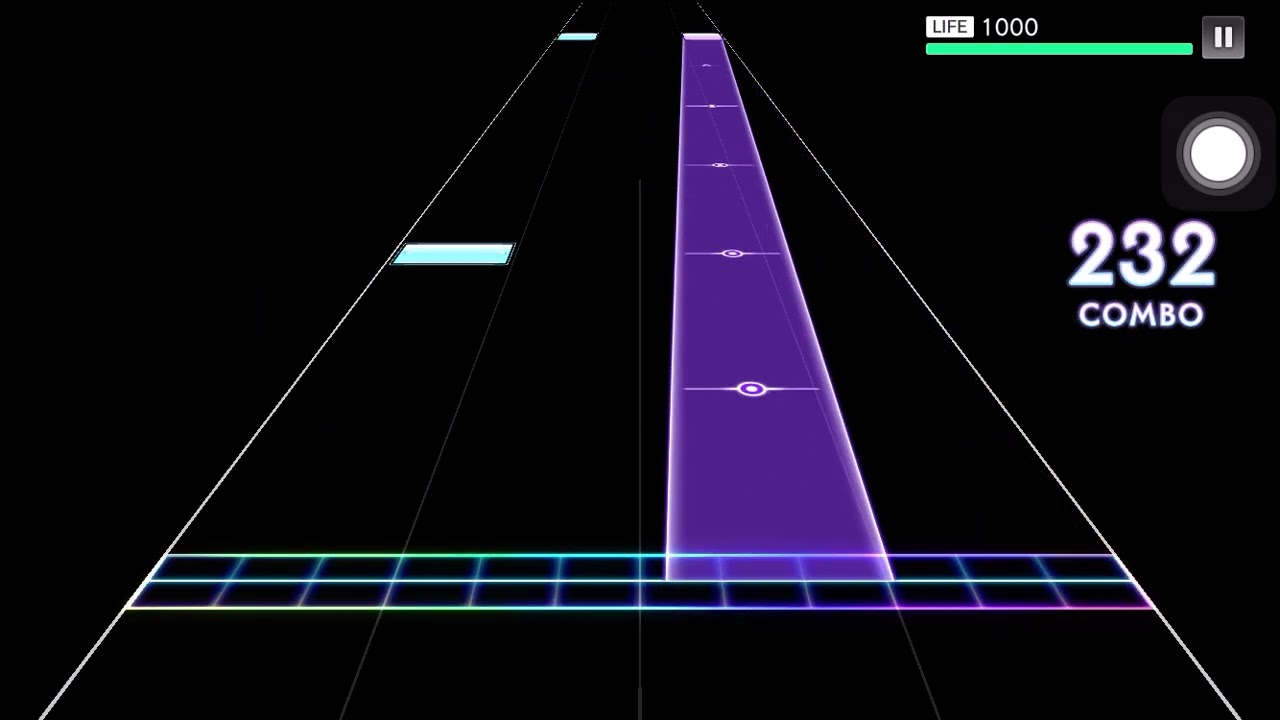Click the green life gauge bar
The height and width of the screenshot is (720, 1280).
[1058, 48]
